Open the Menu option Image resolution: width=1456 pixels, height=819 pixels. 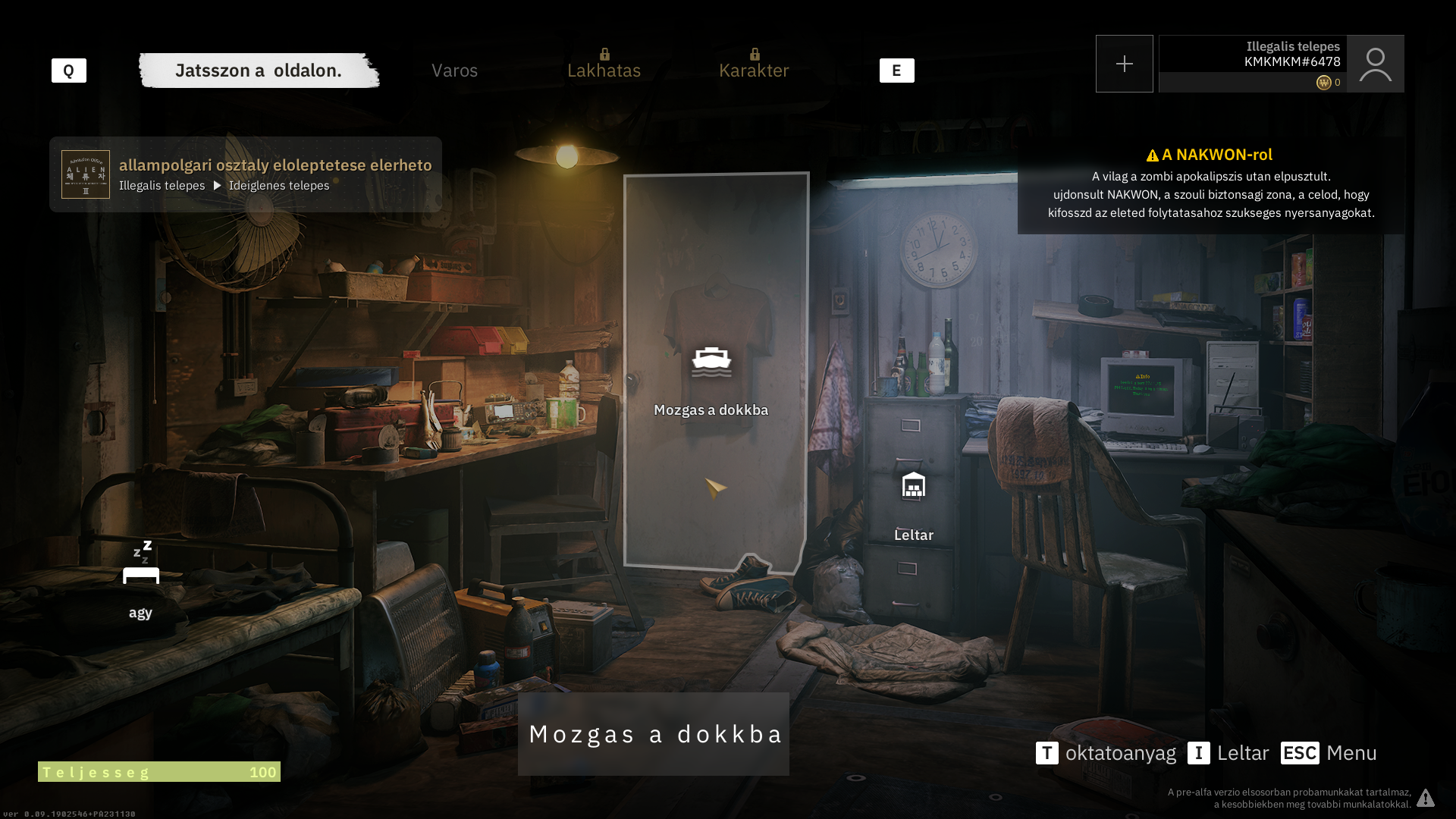pos(1329,753)
